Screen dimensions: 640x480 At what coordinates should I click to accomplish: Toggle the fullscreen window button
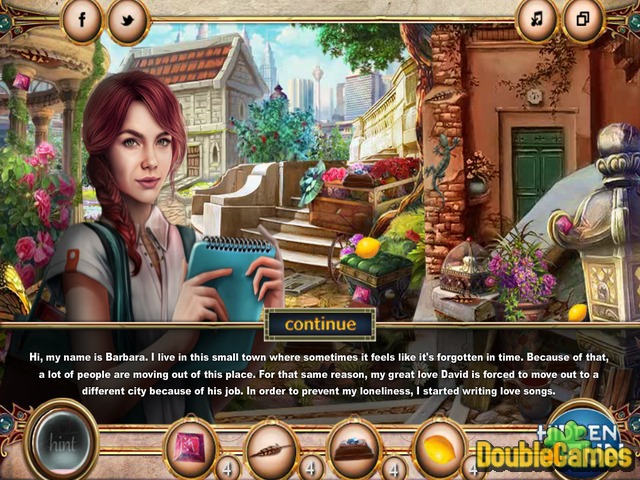coord(583,19)
